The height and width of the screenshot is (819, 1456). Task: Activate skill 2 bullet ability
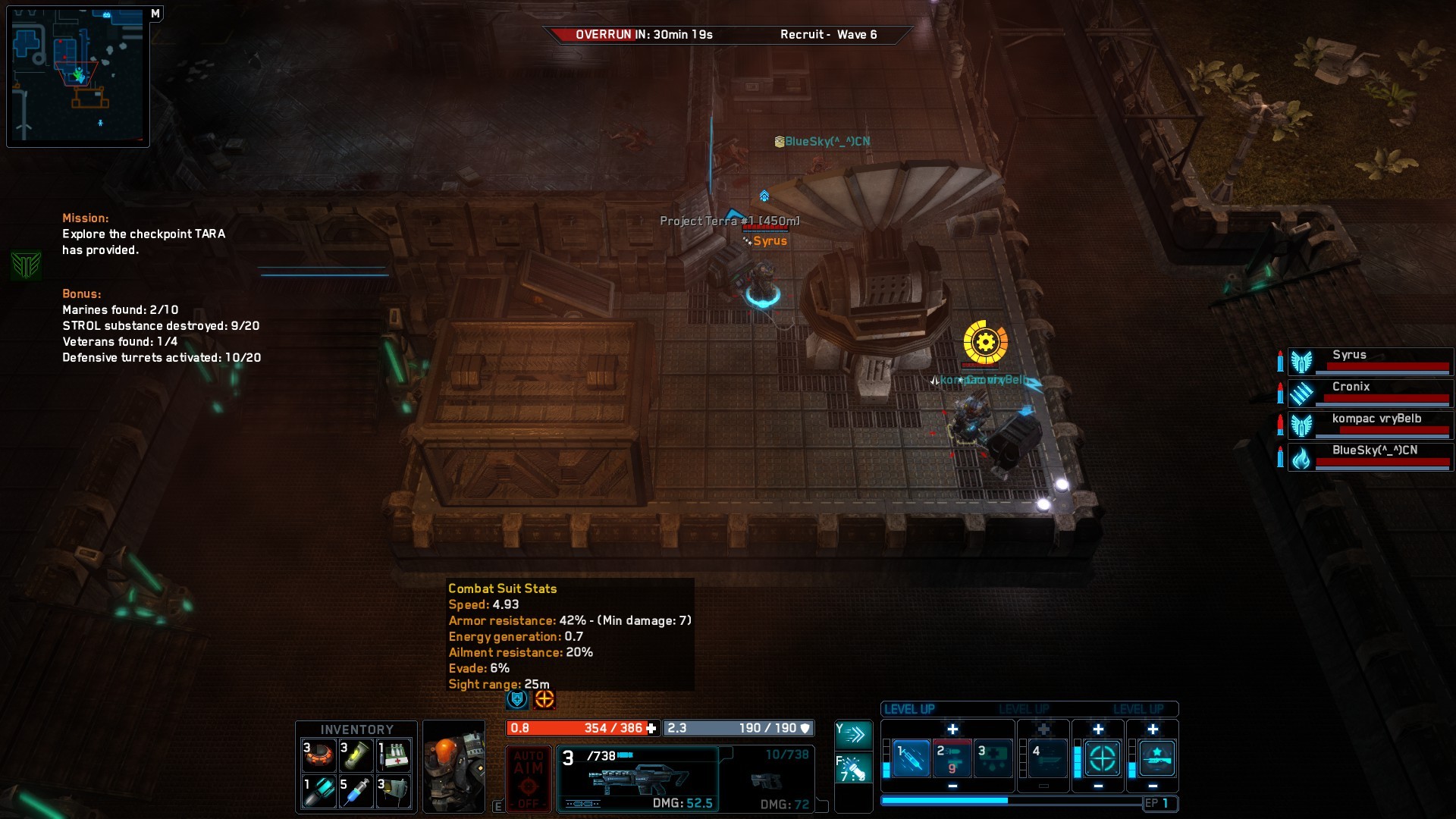pos(952,758)
